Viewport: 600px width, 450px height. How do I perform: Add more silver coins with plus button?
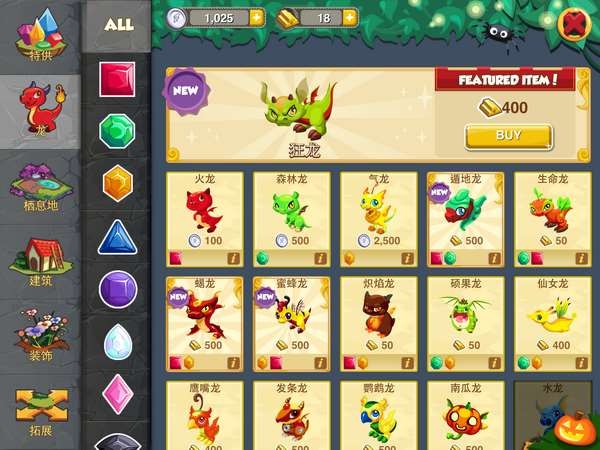coord(257,17)
